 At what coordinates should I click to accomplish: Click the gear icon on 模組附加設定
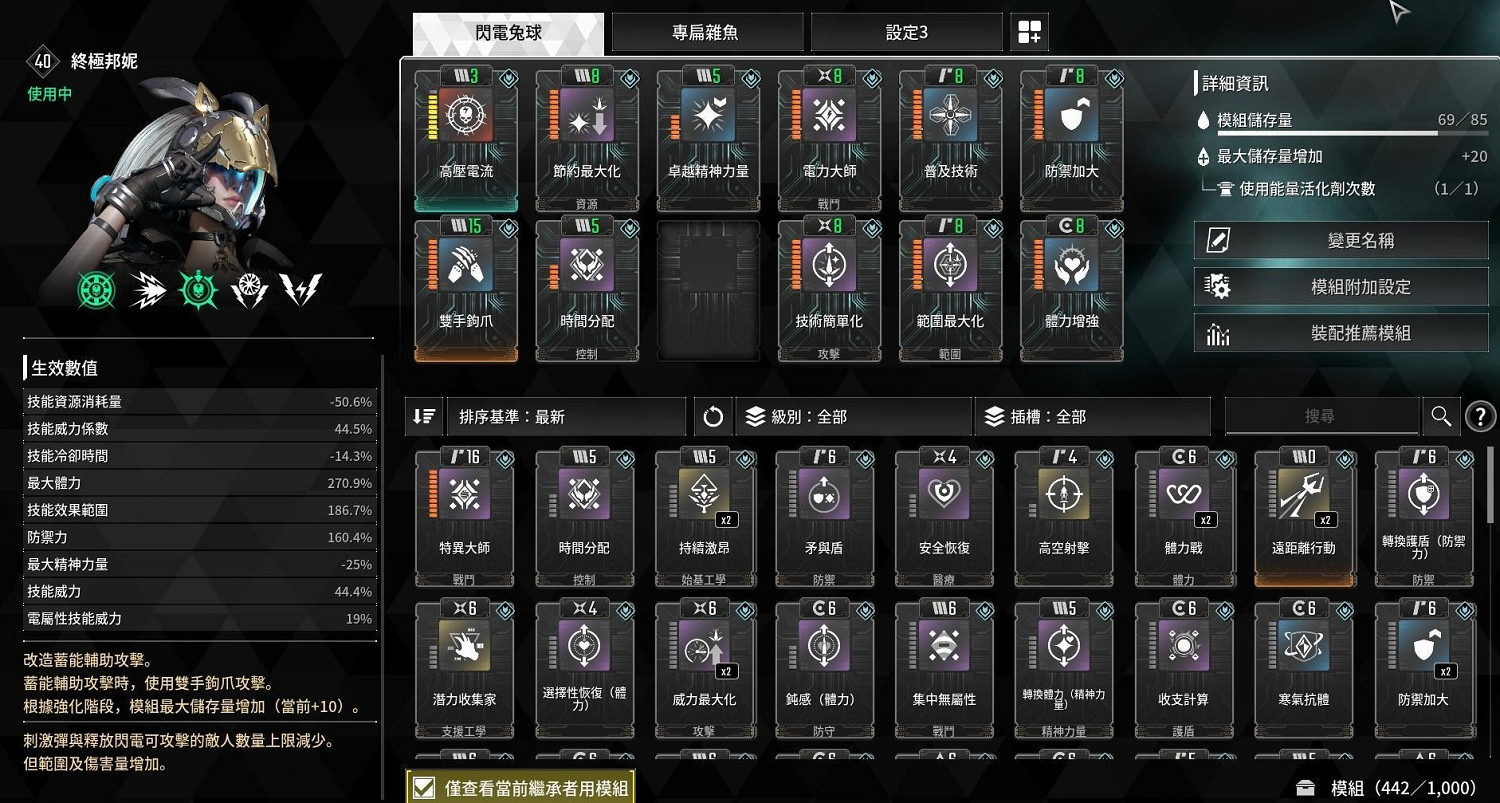(x=1216, y=286)
